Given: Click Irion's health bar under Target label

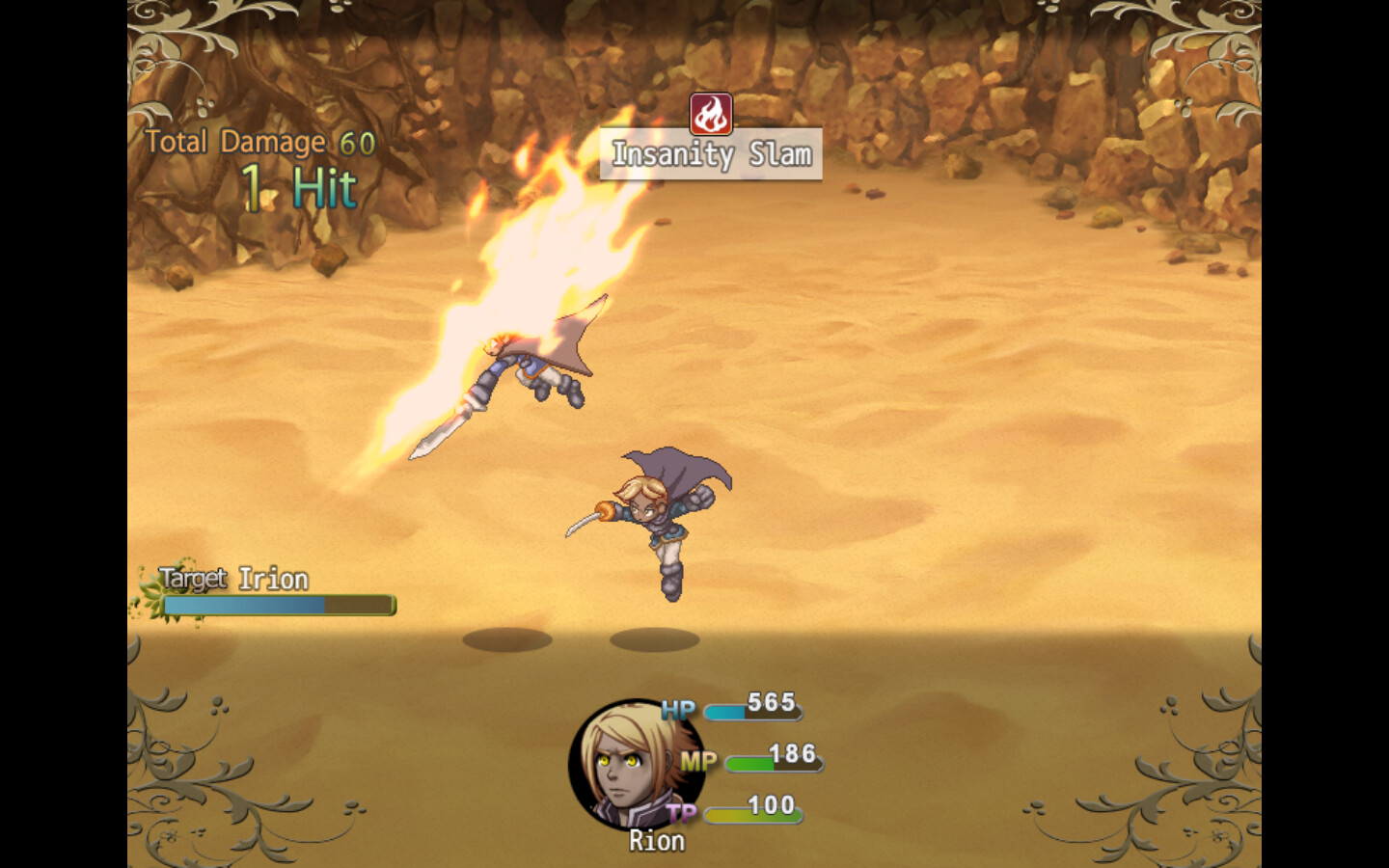Looking at the screenshot, I should 279,605.
